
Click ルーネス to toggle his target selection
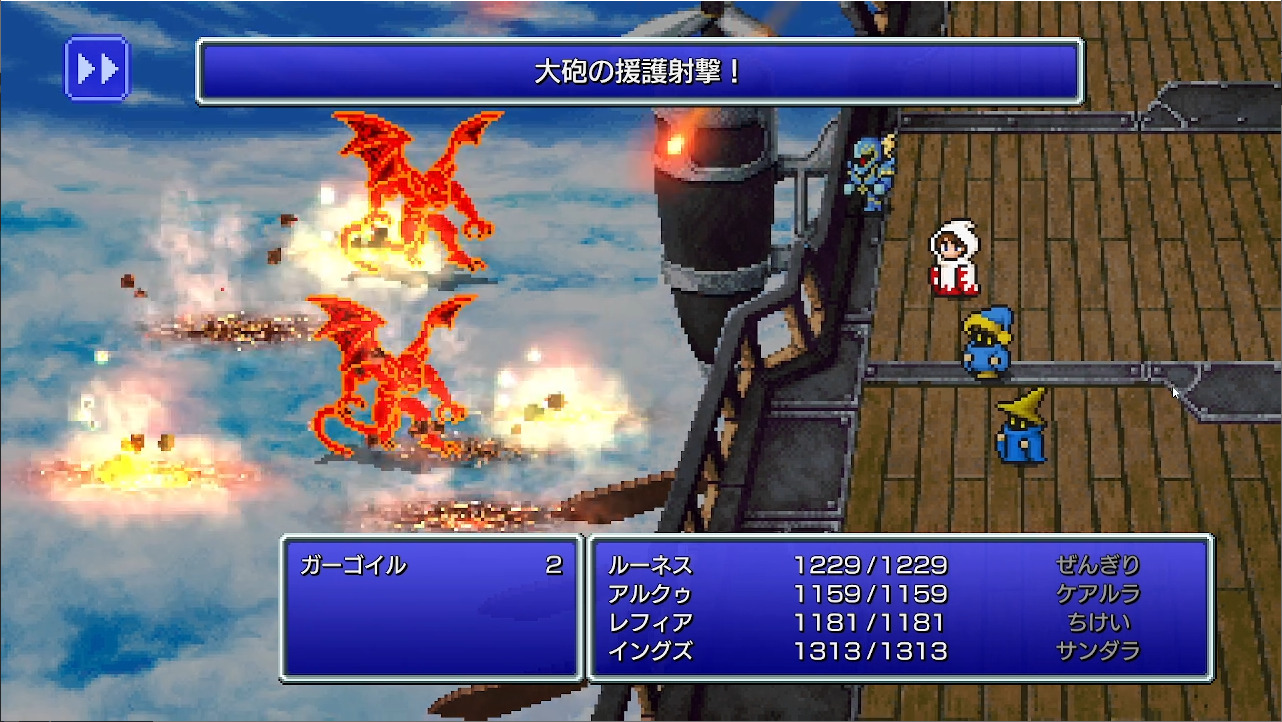click(651, 566)
